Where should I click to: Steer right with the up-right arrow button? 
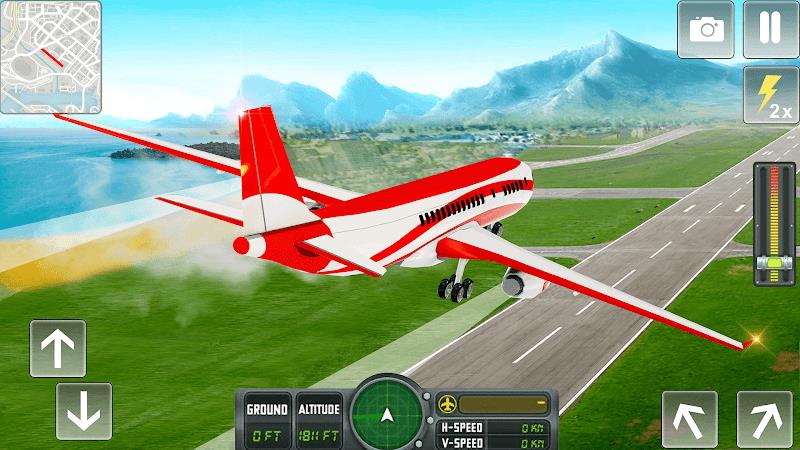pyautogui.click(x=764, y=418)
